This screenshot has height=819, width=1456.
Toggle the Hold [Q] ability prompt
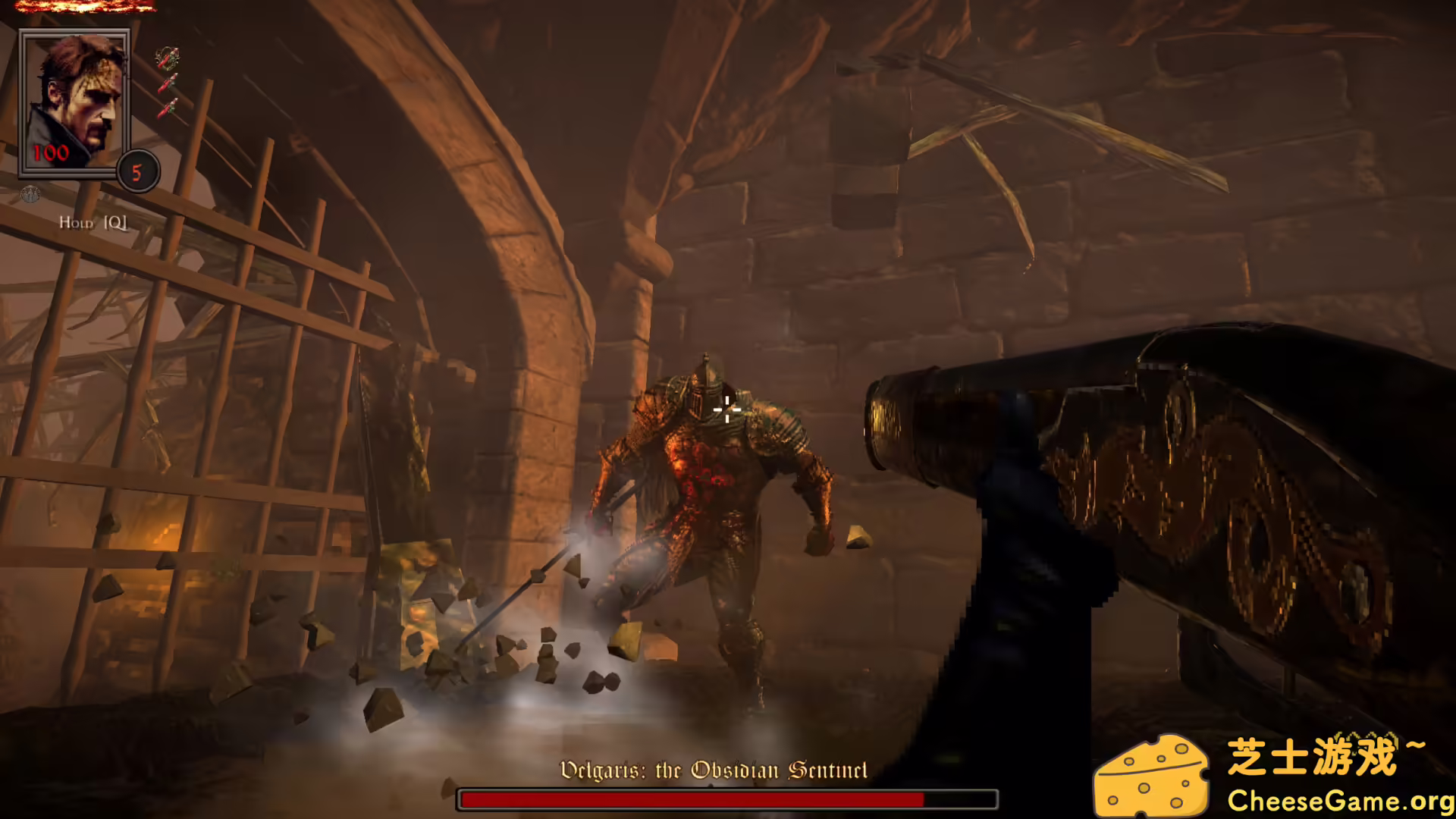(93, 221)
